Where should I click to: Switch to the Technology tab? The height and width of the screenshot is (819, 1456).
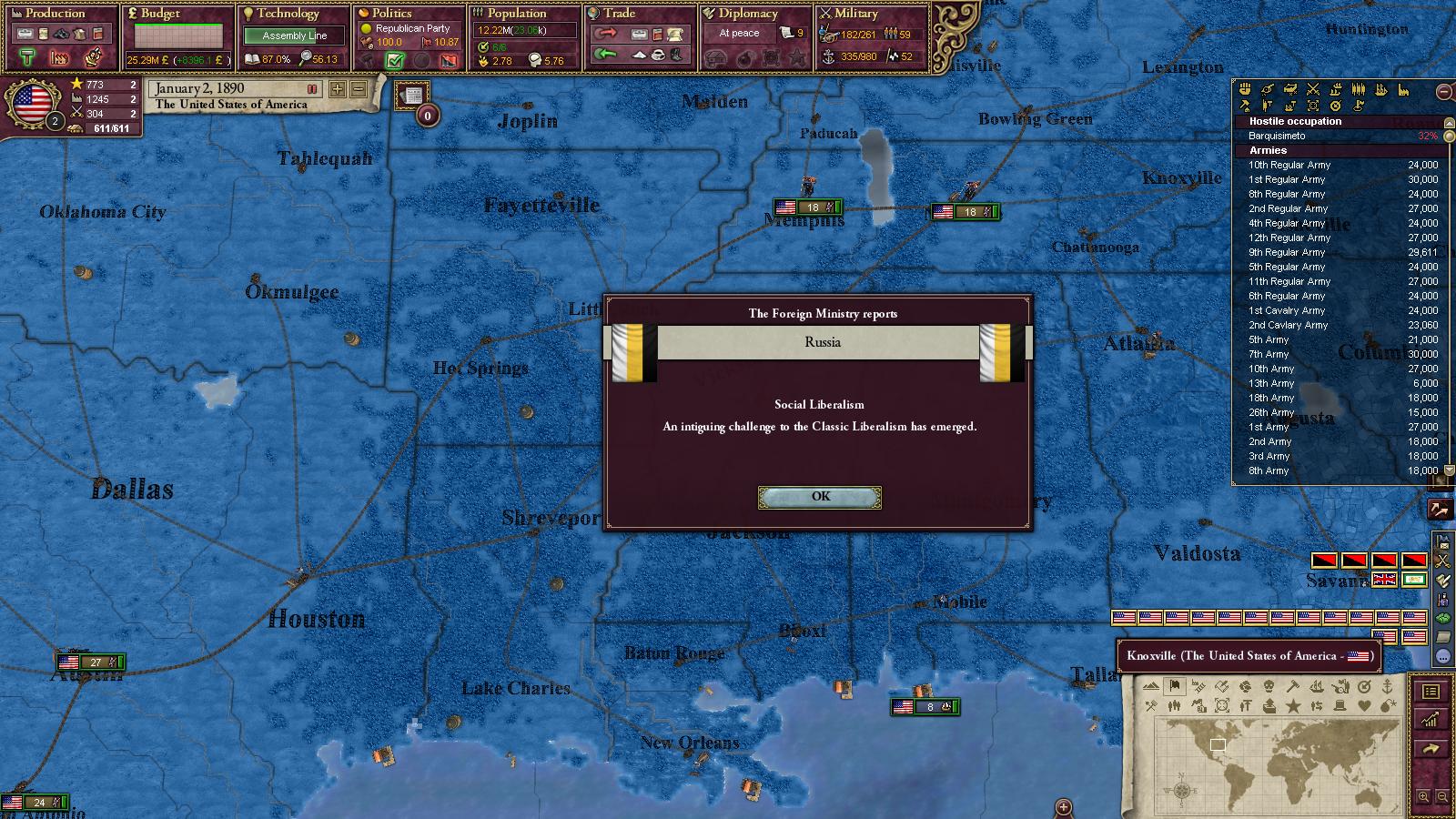288,14
